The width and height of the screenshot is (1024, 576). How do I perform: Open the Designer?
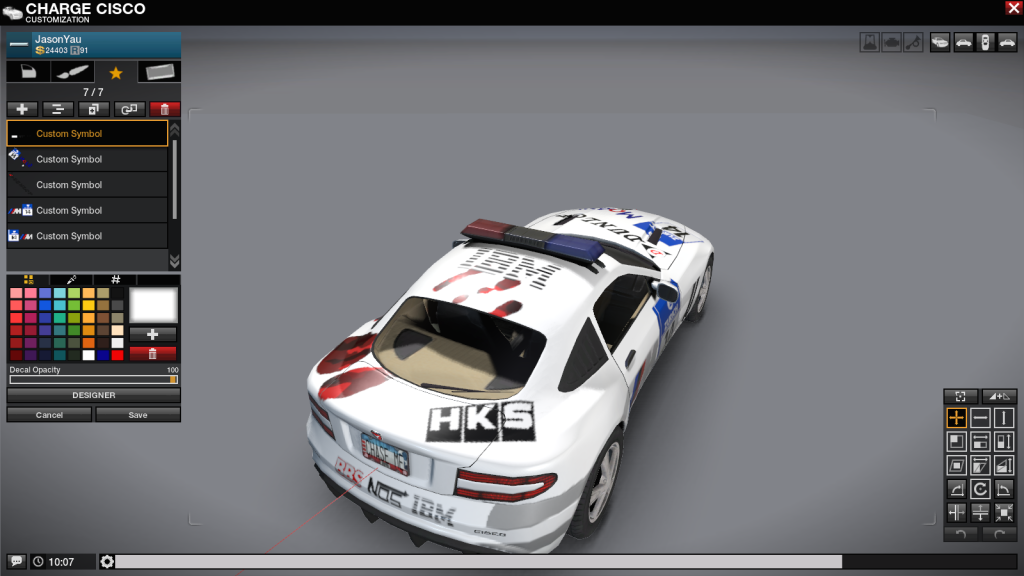[94, 395]
